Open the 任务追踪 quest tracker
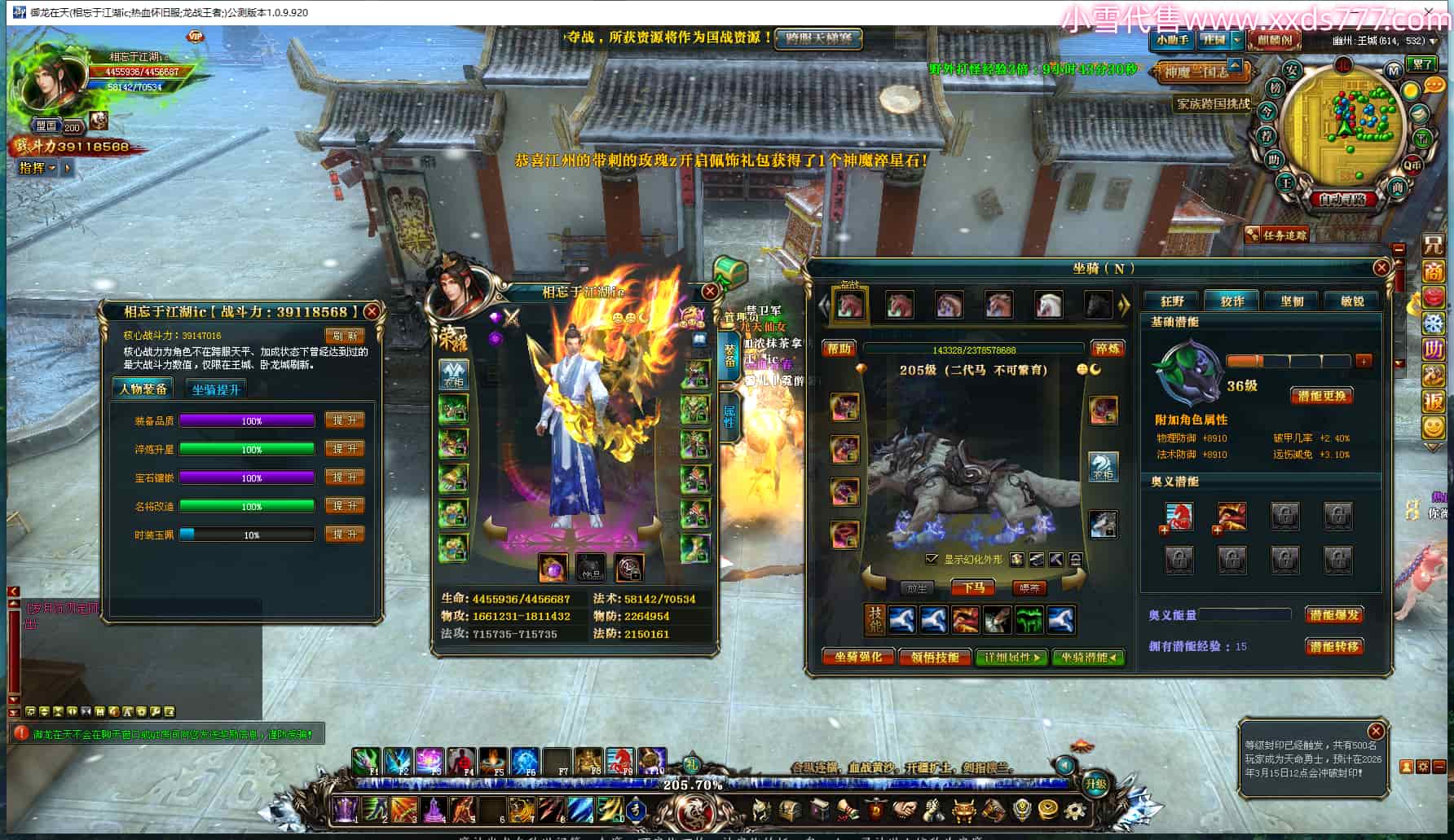Viewport: 1454px width, 840px height. (x=1279, y=235)
